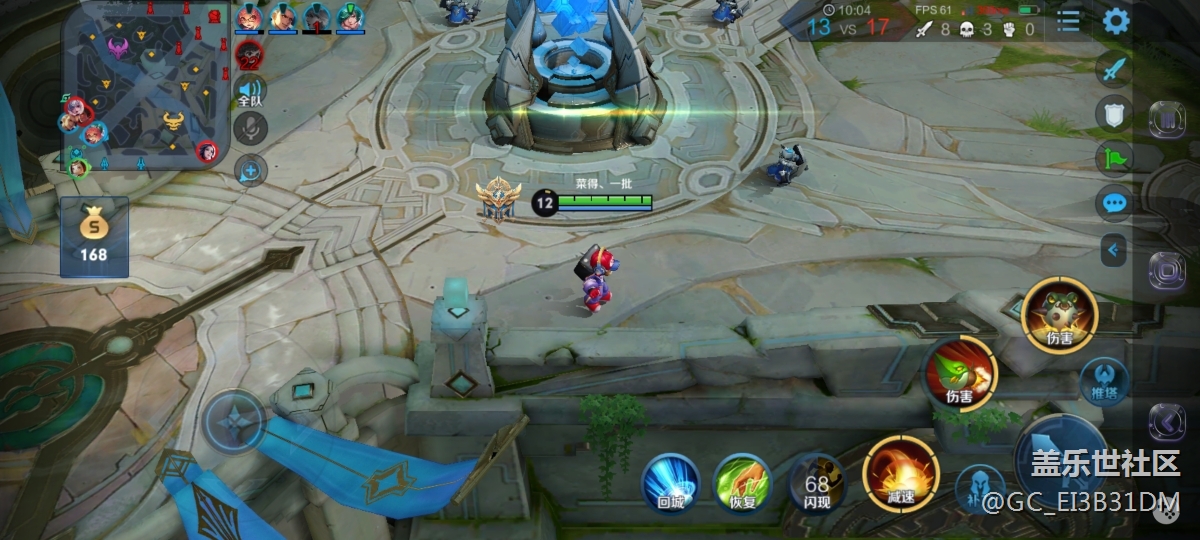Activate the 回城 recall ability
Viewport: 1200px width, 540px height.
[x=670, y=482]
